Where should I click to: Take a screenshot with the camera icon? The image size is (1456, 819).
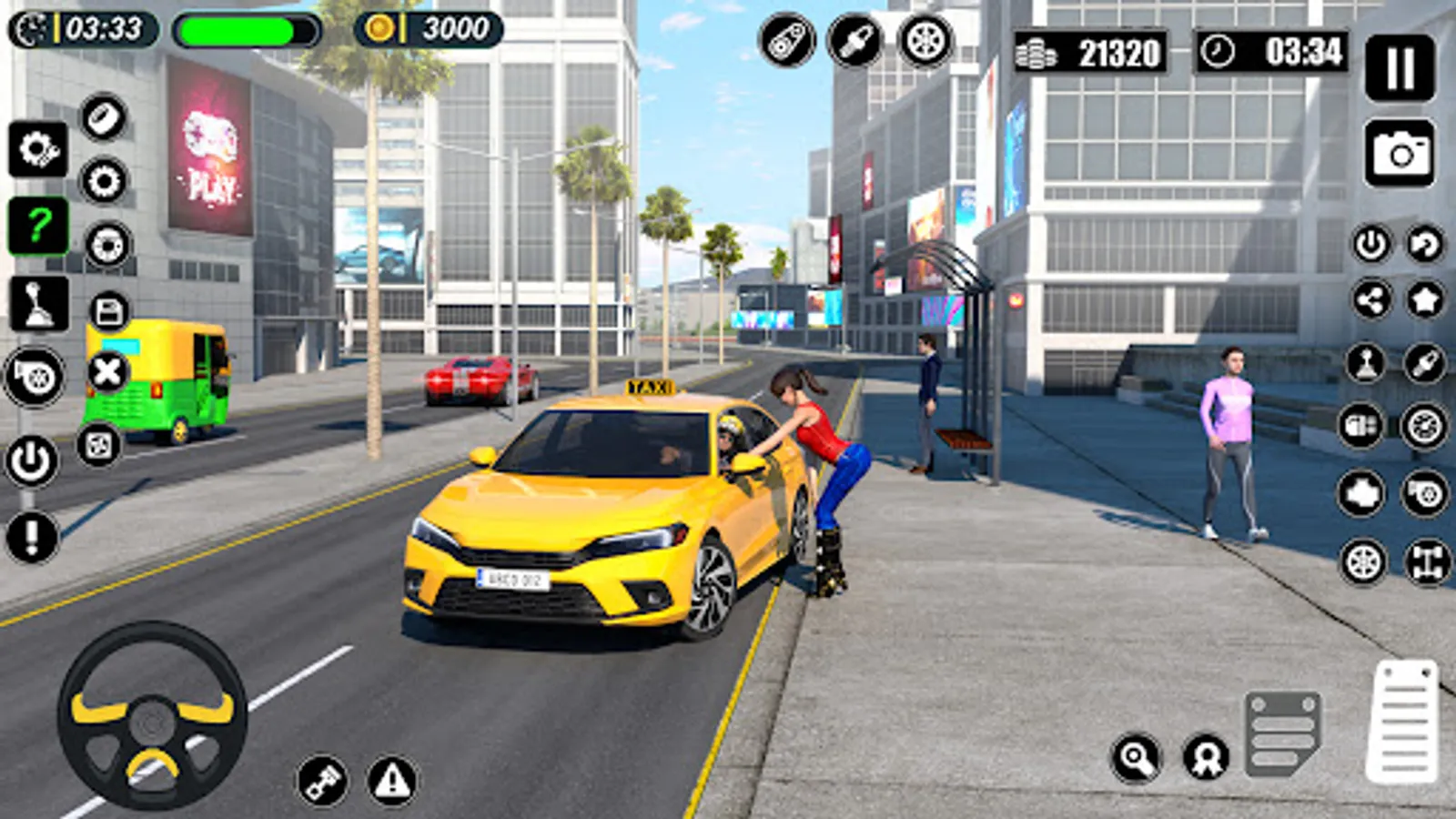1399,150
